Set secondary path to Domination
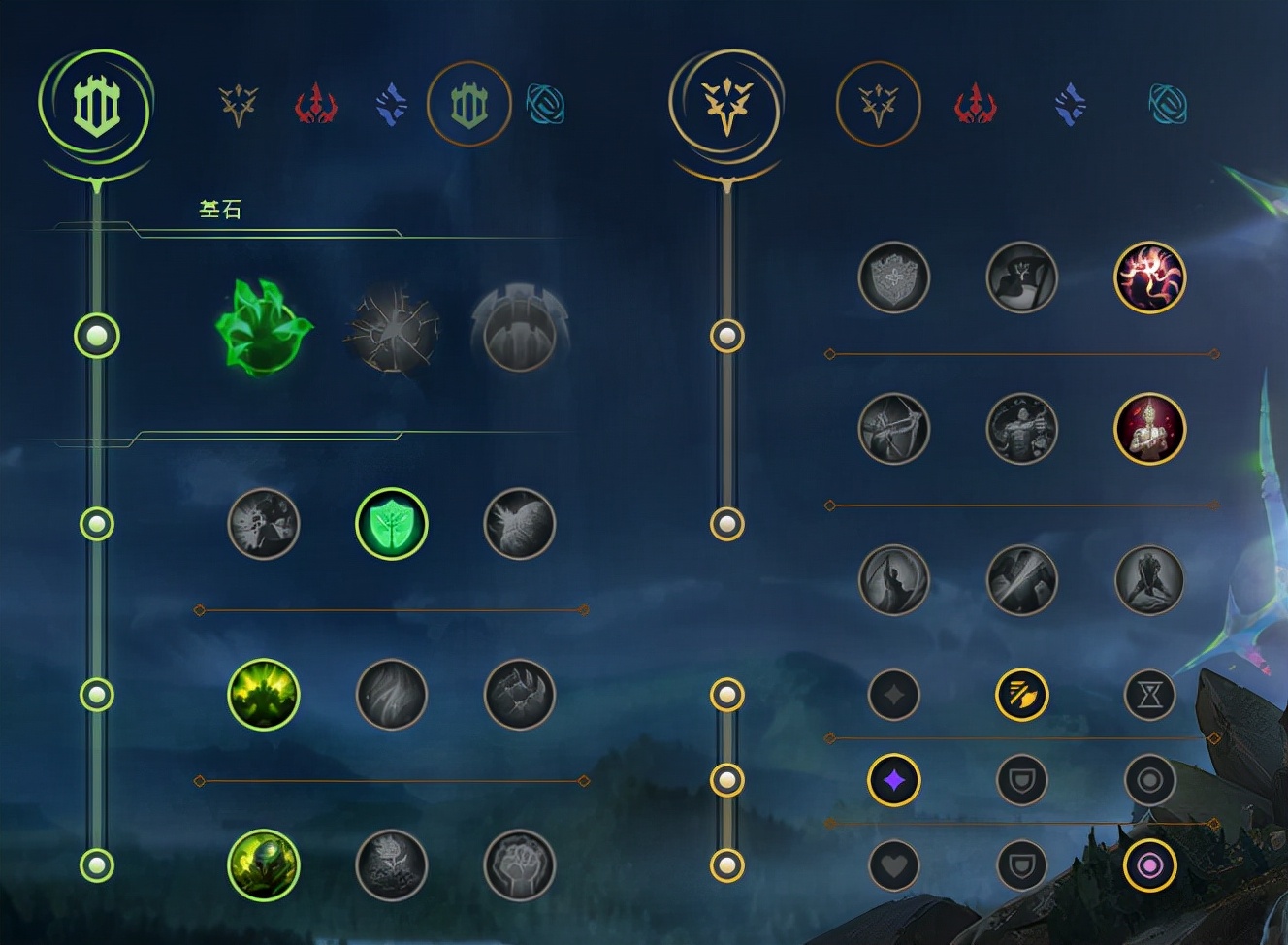The width and height of the screenshot is (1288, 945). pos(975,104)
